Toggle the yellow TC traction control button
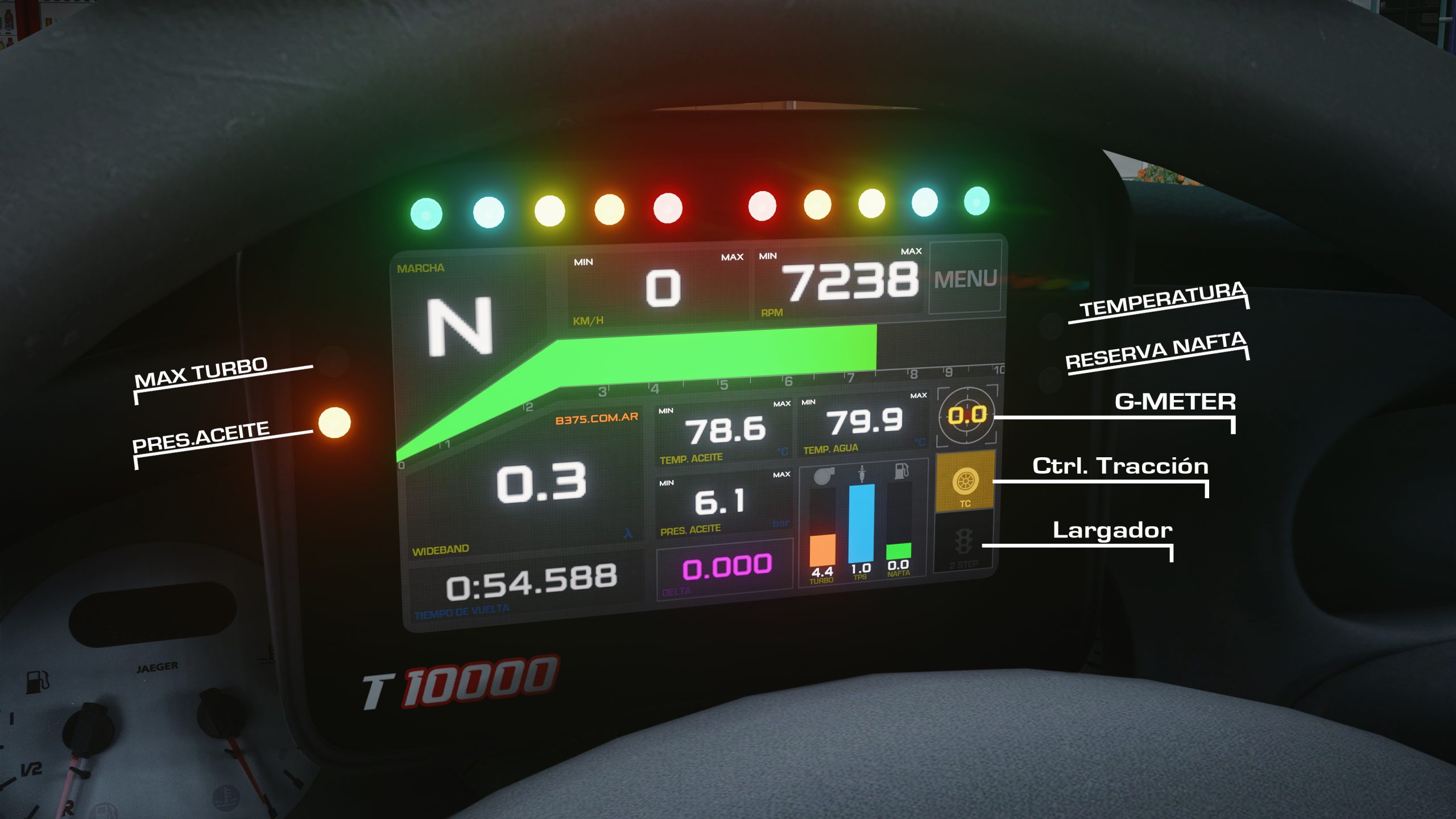 (x=965, y=481)
